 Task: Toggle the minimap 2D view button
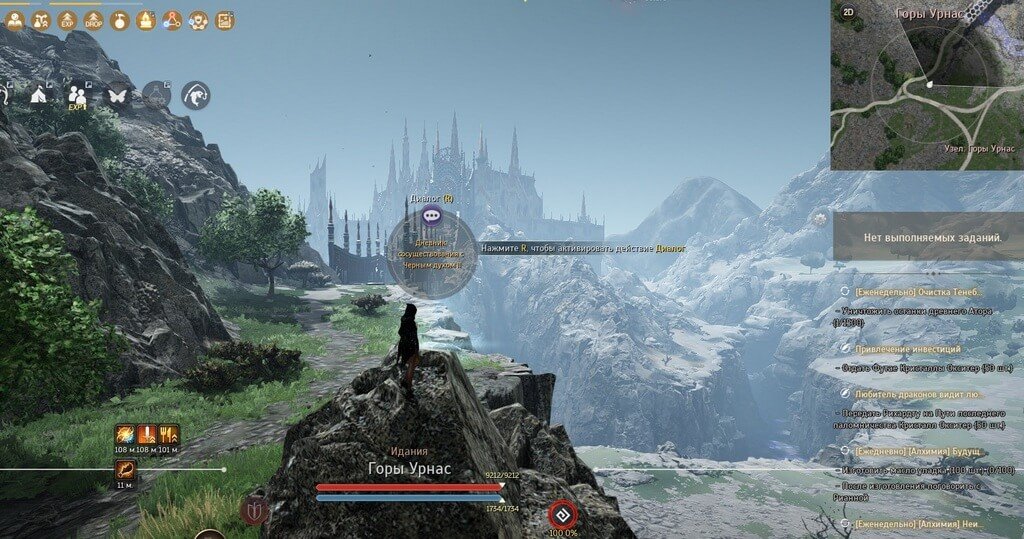(848, 12)
